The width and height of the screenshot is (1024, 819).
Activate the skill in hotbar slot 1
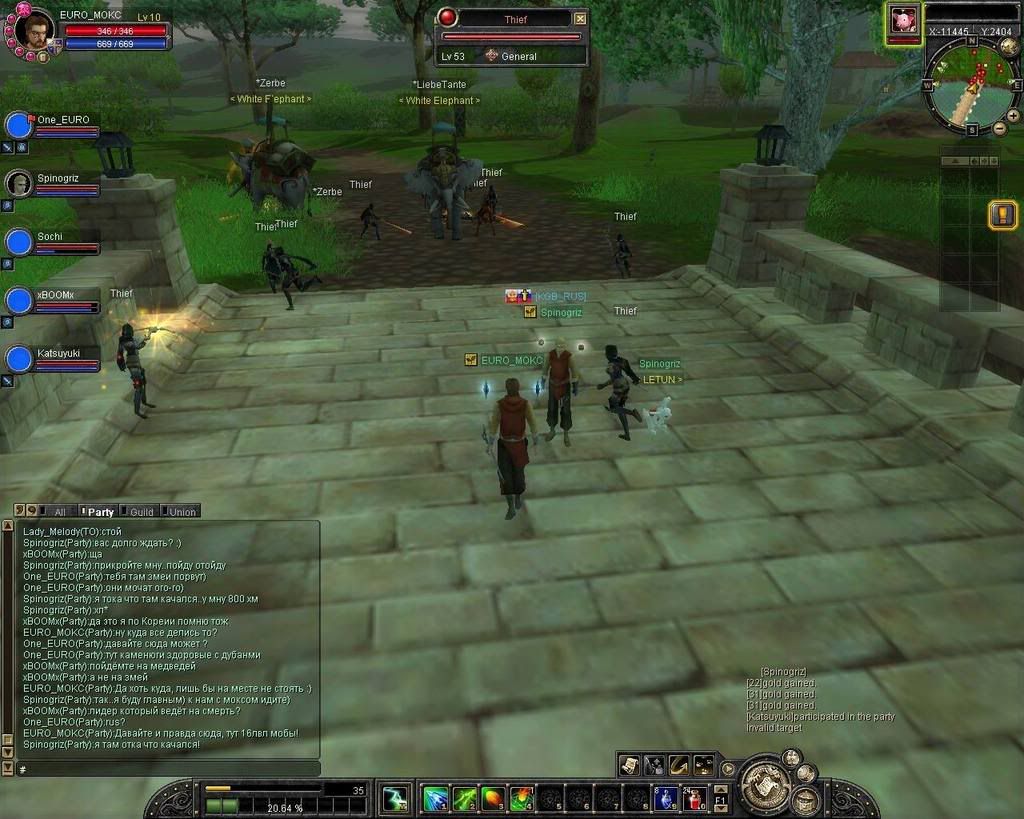click(435, 798)
